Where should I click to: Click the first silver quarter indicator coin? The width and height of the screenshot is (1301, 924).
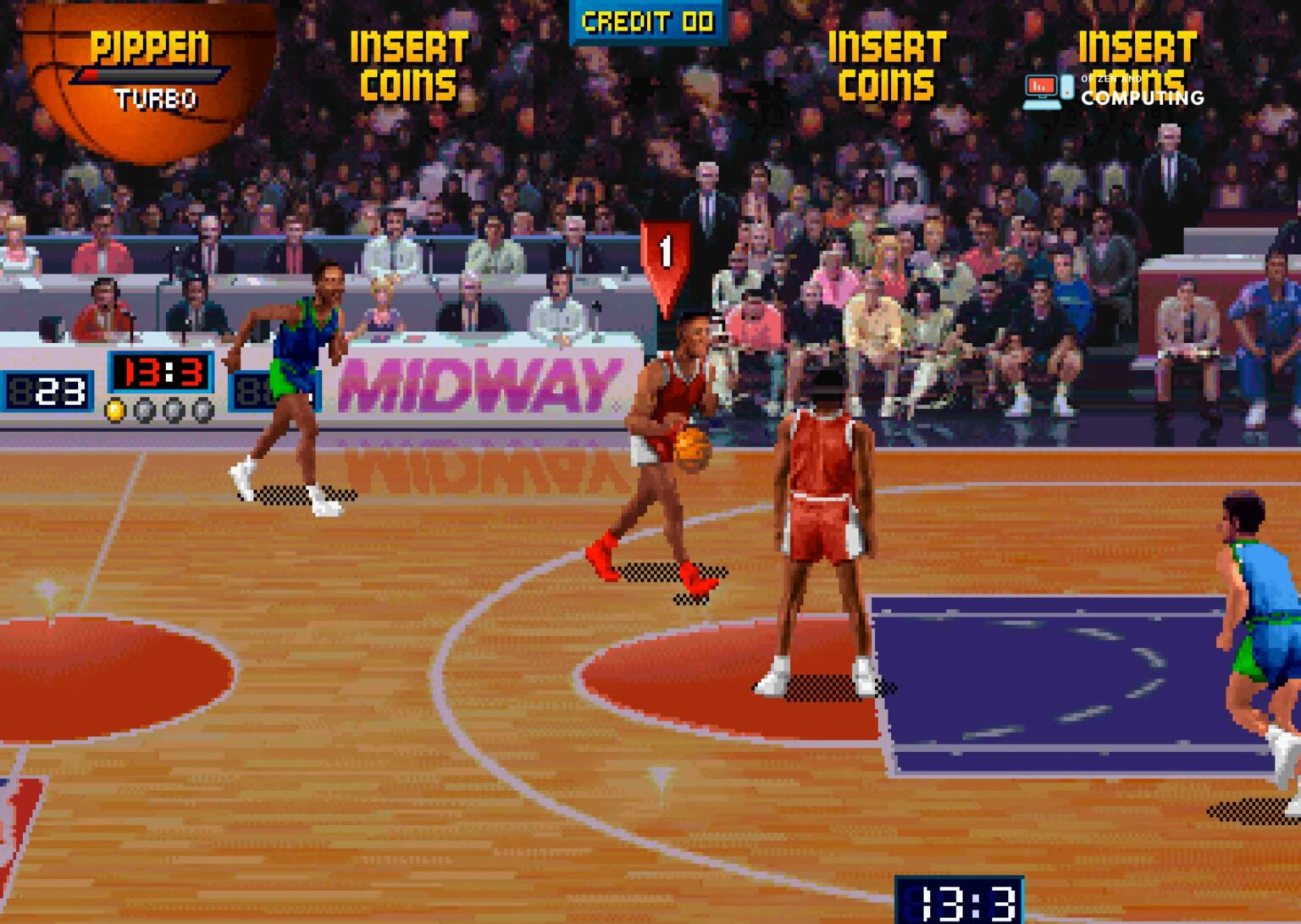[x=145, y=409]
